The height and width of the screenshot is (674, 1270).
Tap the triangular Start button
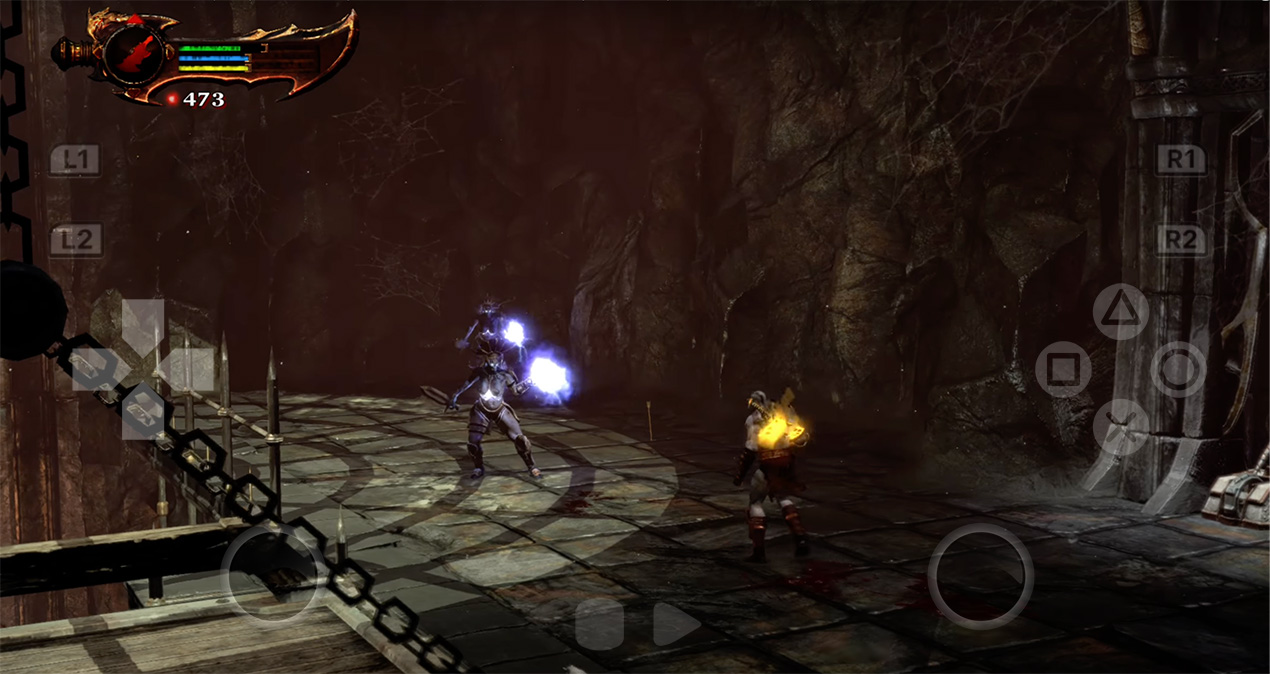(675, 624)
